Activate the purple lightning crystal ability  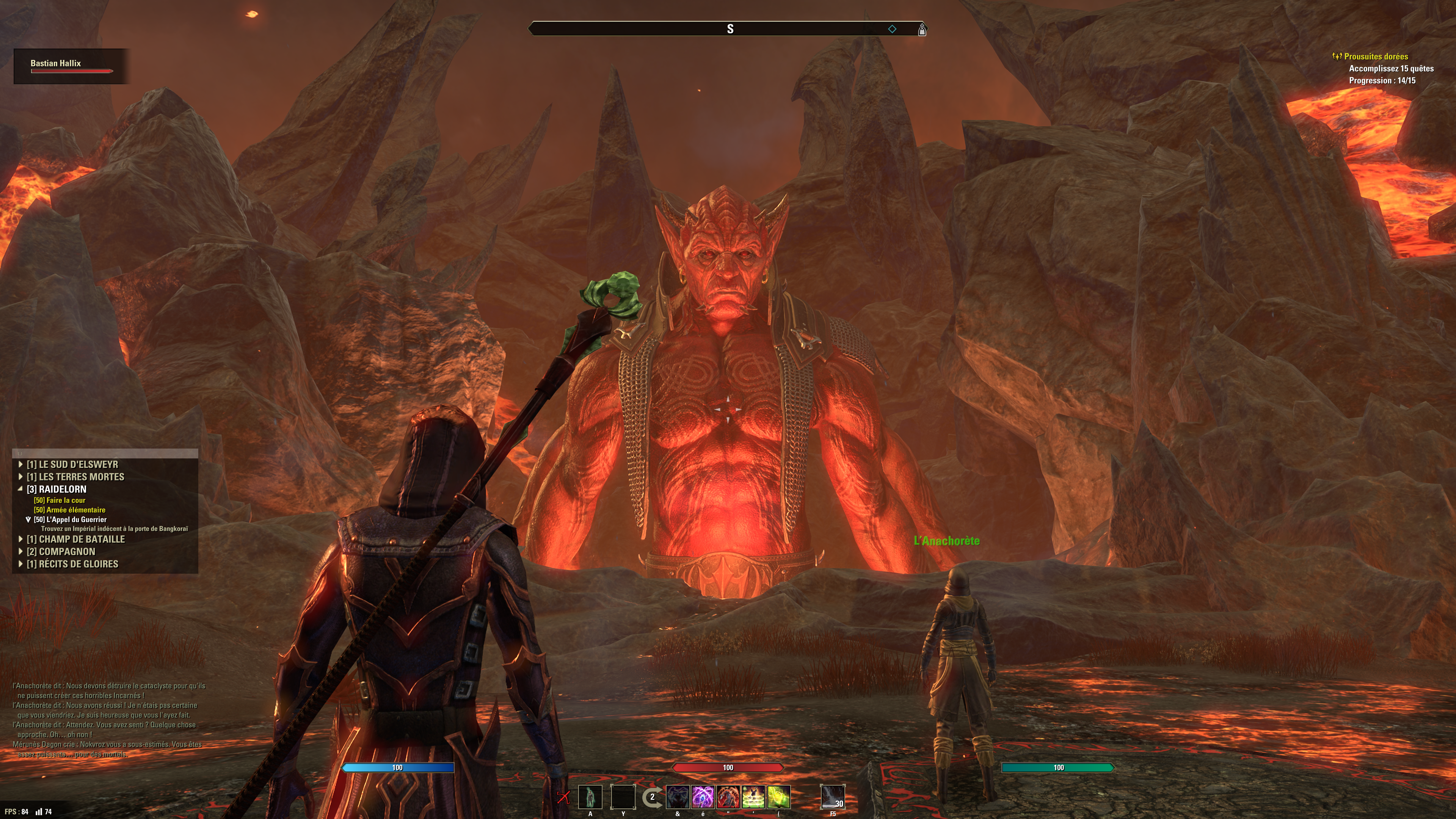[x=703, y=797]
